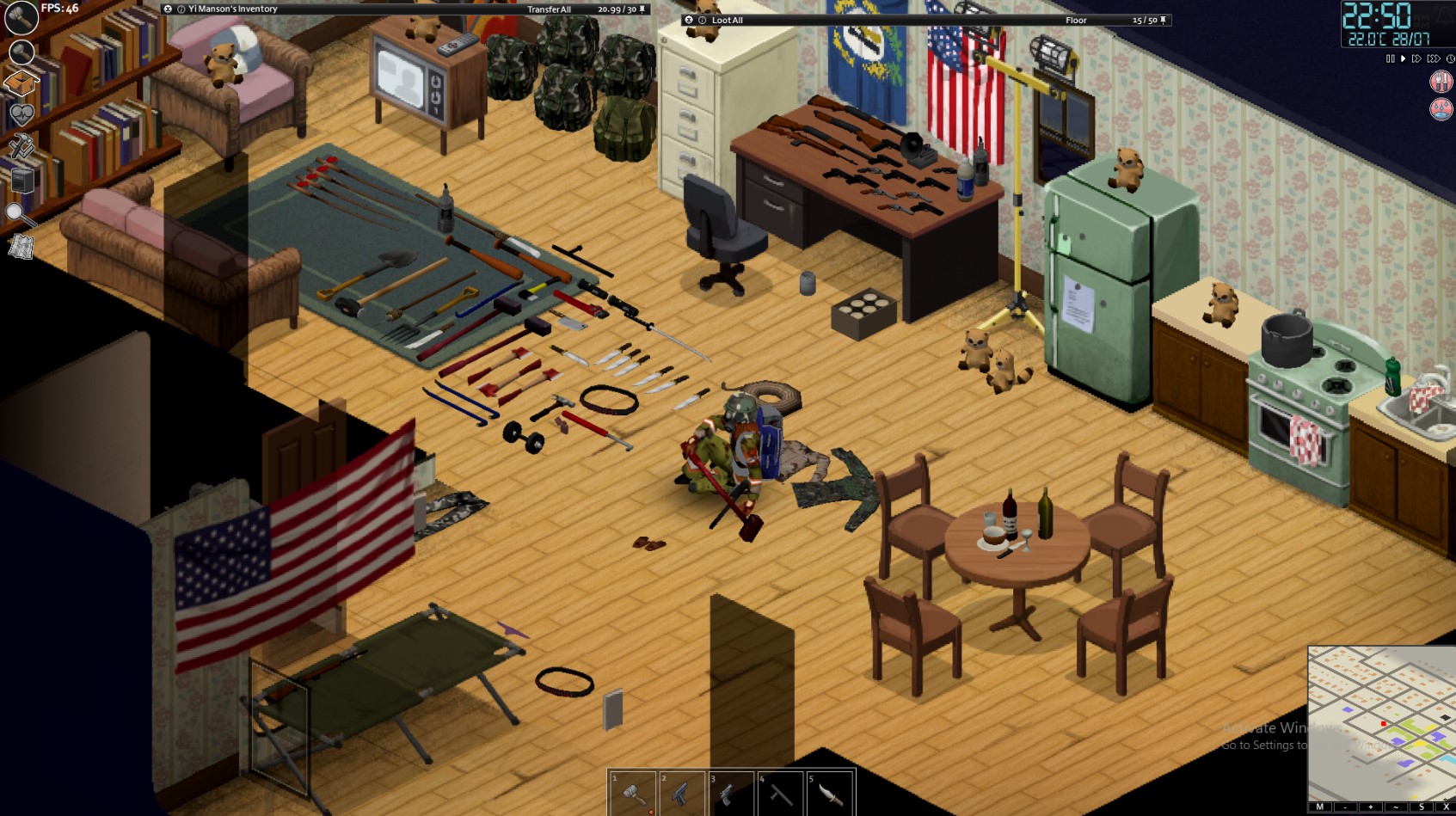
Task: Select the hunting knife in hotbar slot 5
Action: (x=830, y=793)
